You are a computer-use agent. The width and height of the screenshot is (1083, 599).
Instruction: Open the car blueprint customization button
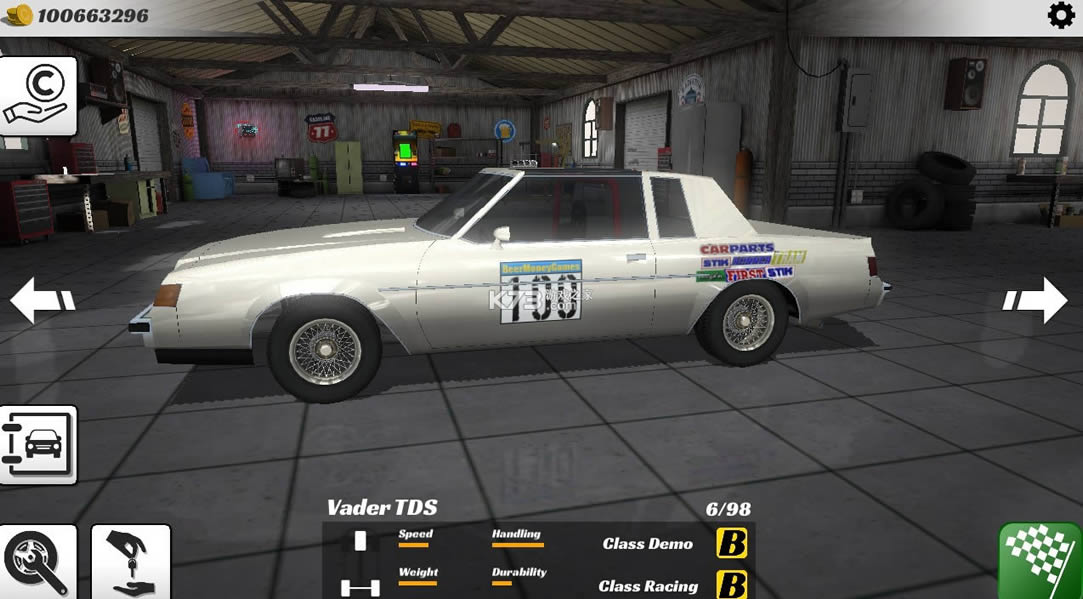coord(37,445)
